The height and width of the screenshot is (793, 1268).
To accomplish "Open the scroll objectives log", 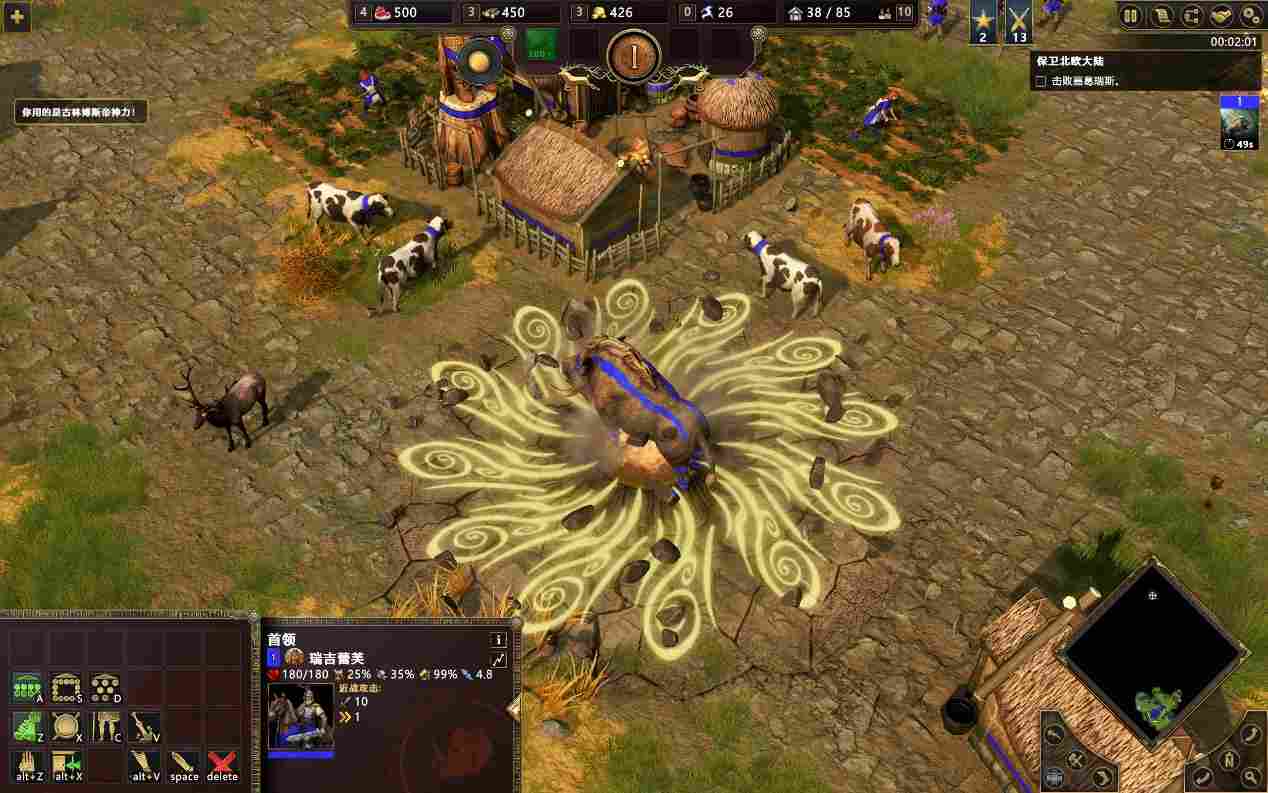I will [1161, 15].
